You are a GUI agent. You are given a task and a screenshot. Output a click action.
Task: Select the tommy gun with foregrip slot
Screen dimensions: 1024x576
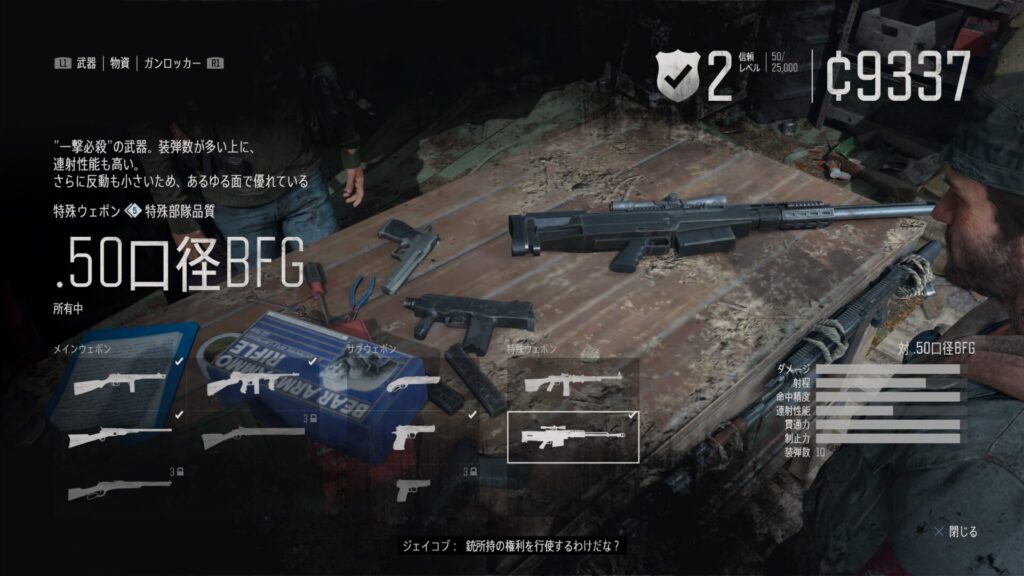point(255,383)
